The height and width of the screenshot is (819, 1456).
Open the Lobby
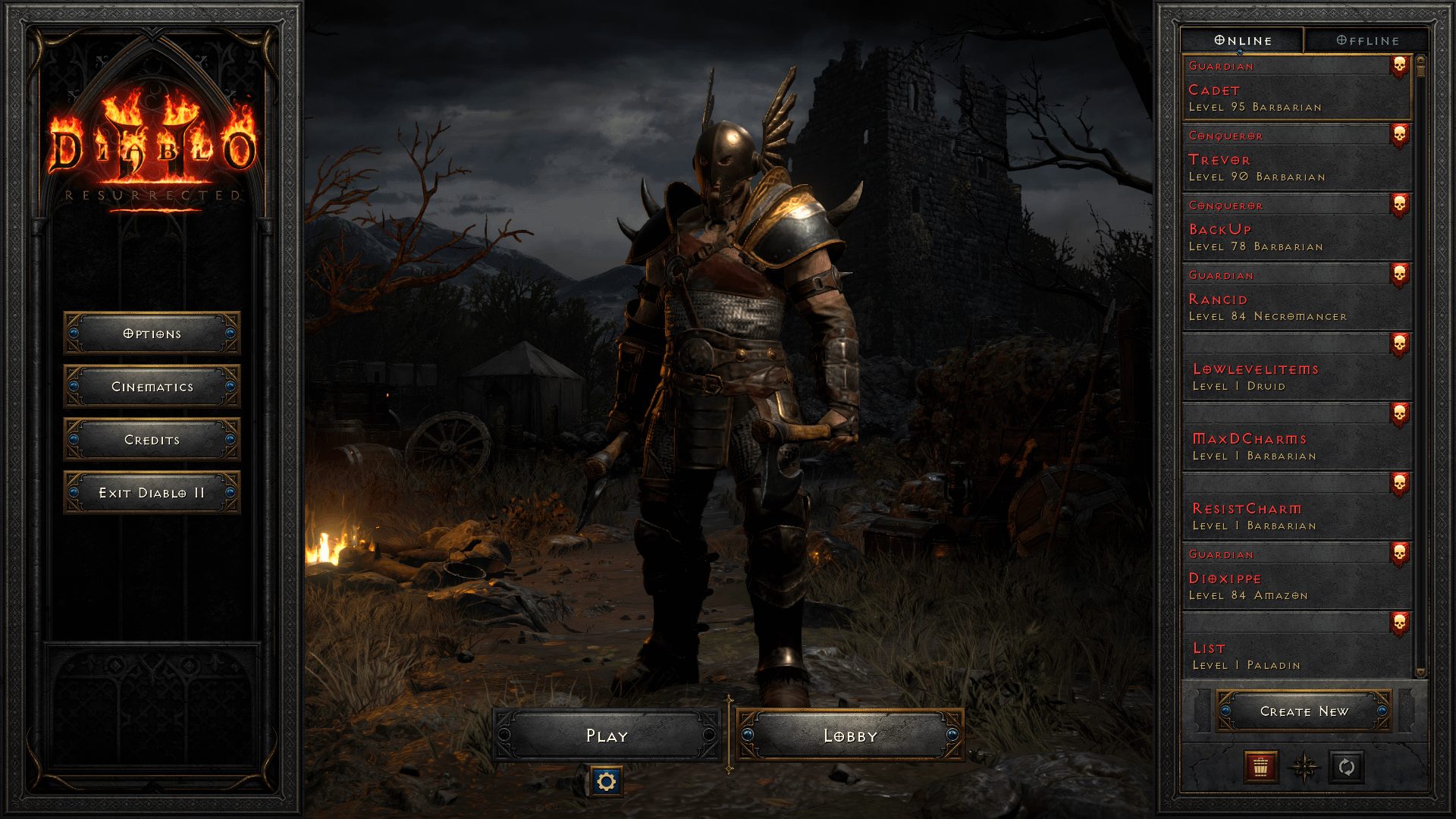click(x=849, y=735)
